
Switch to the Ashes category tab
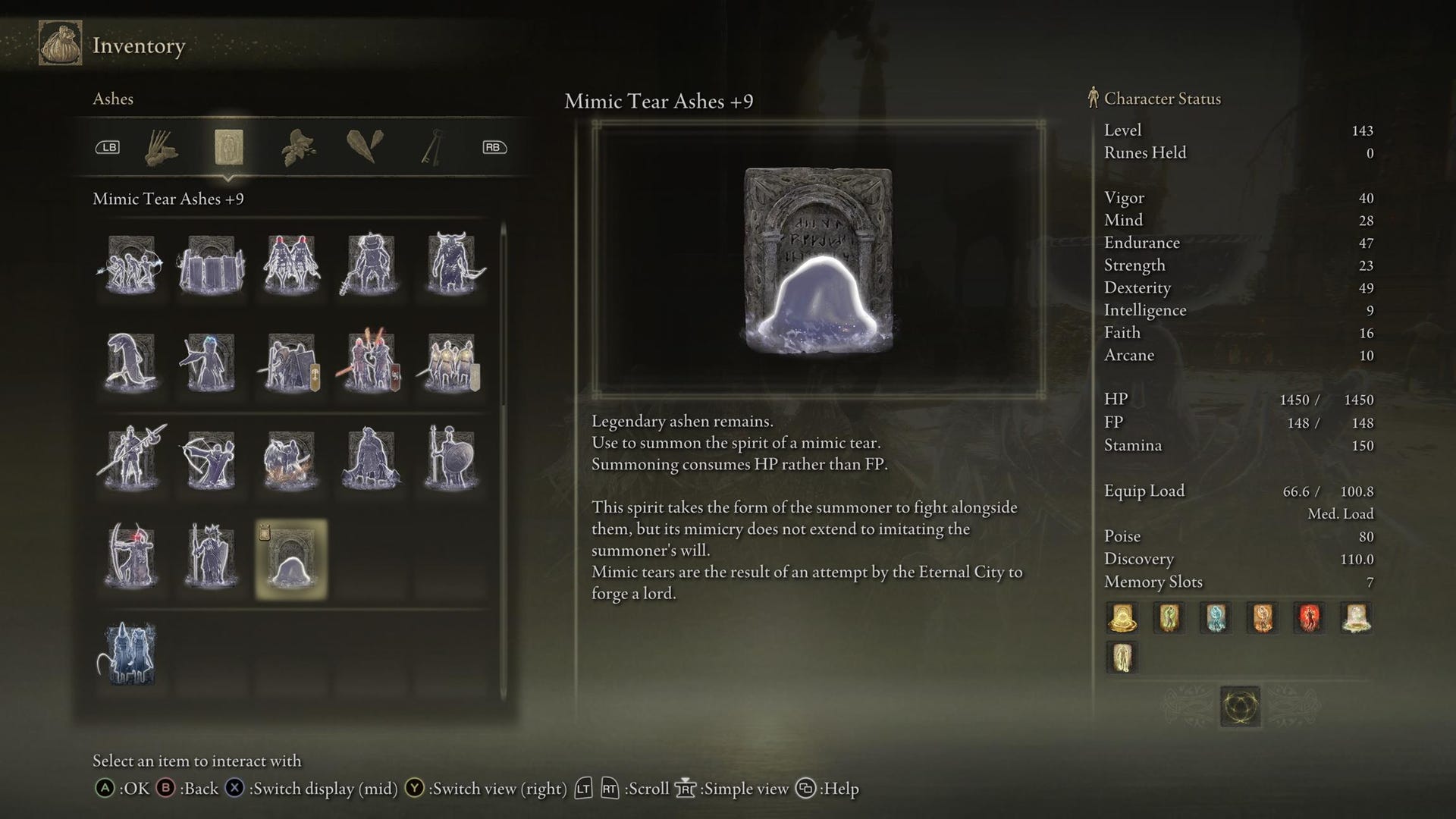[228, 147]
